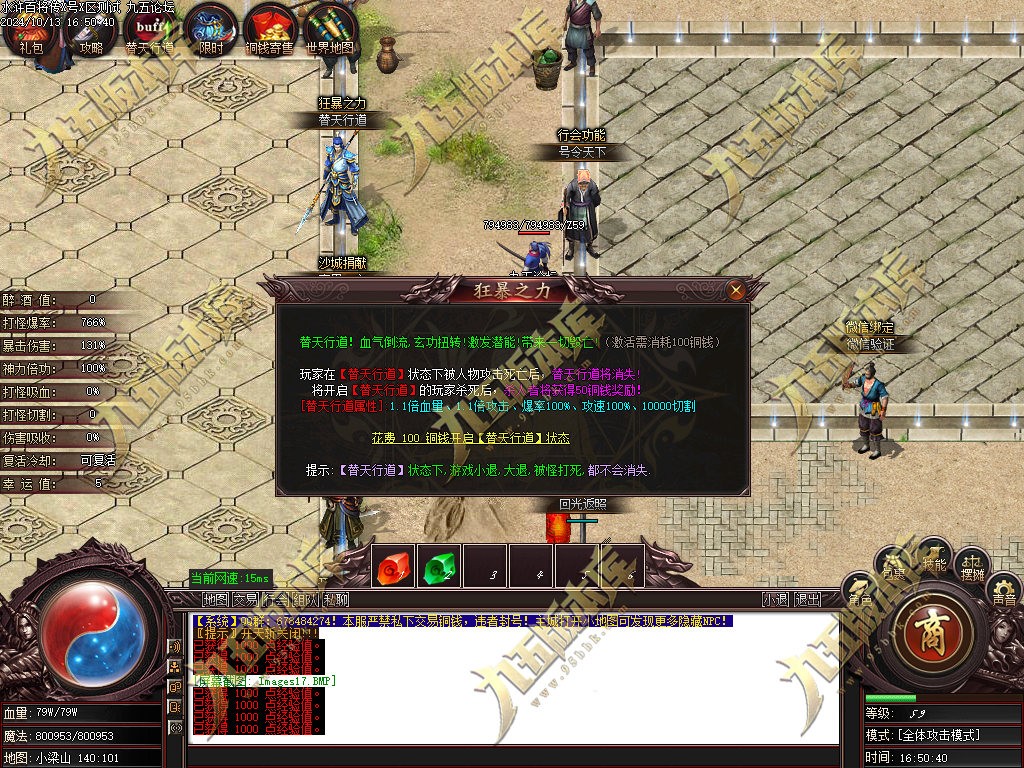Image resolution: width=1024 pixels, height=768 pixels.
Task: Select the red gem hotbar slot
Action: pyautogui.click(x=393, y=568)
